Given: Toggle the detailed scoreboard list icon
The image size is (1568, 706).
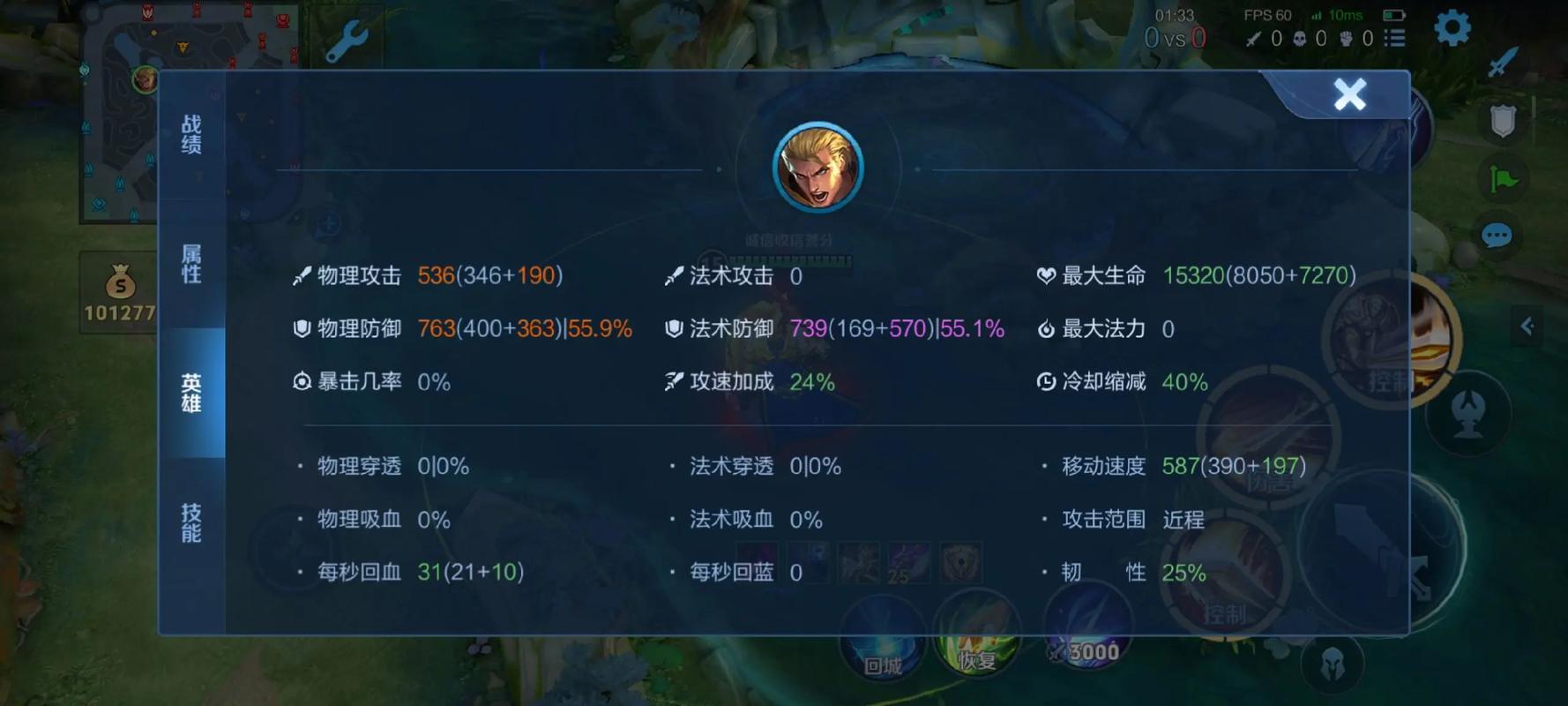Looking at the screenshot, I should (1396, 39).
